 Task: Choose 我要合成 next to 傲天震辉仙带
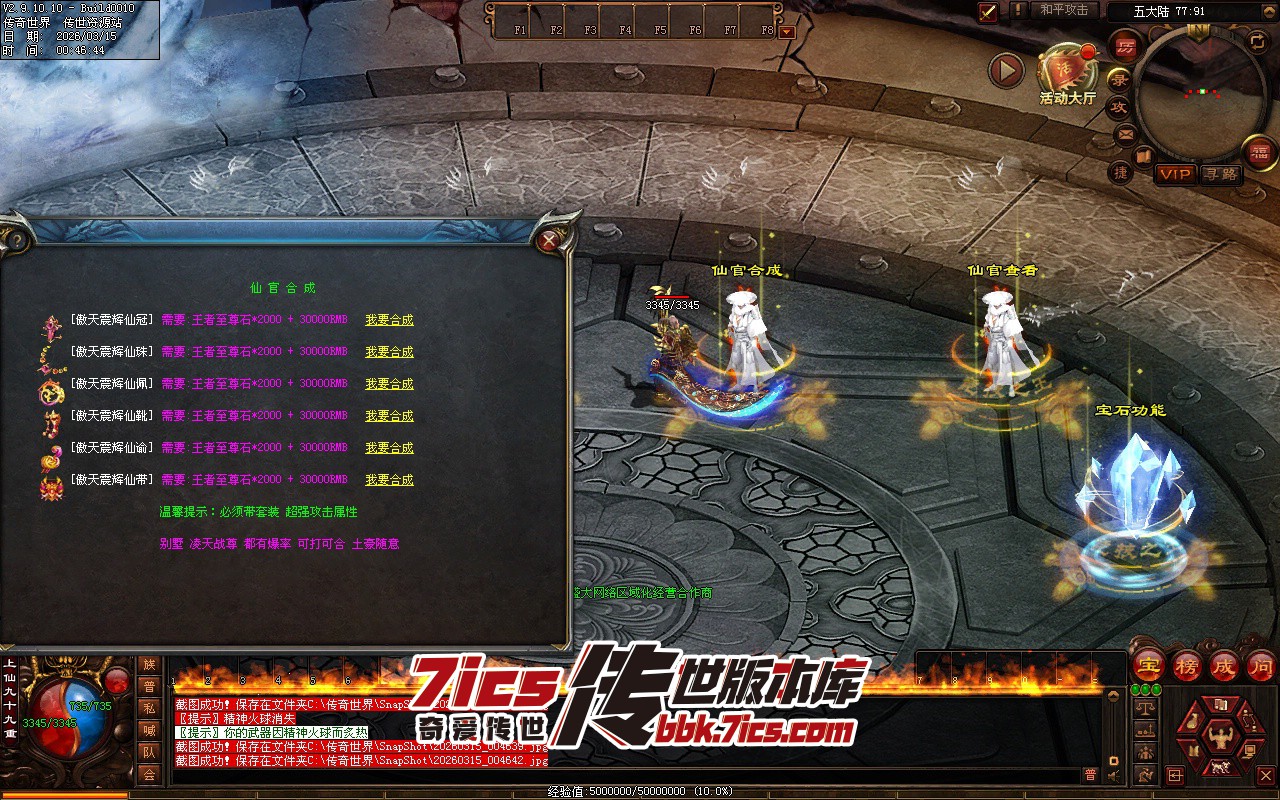point(389,480)
